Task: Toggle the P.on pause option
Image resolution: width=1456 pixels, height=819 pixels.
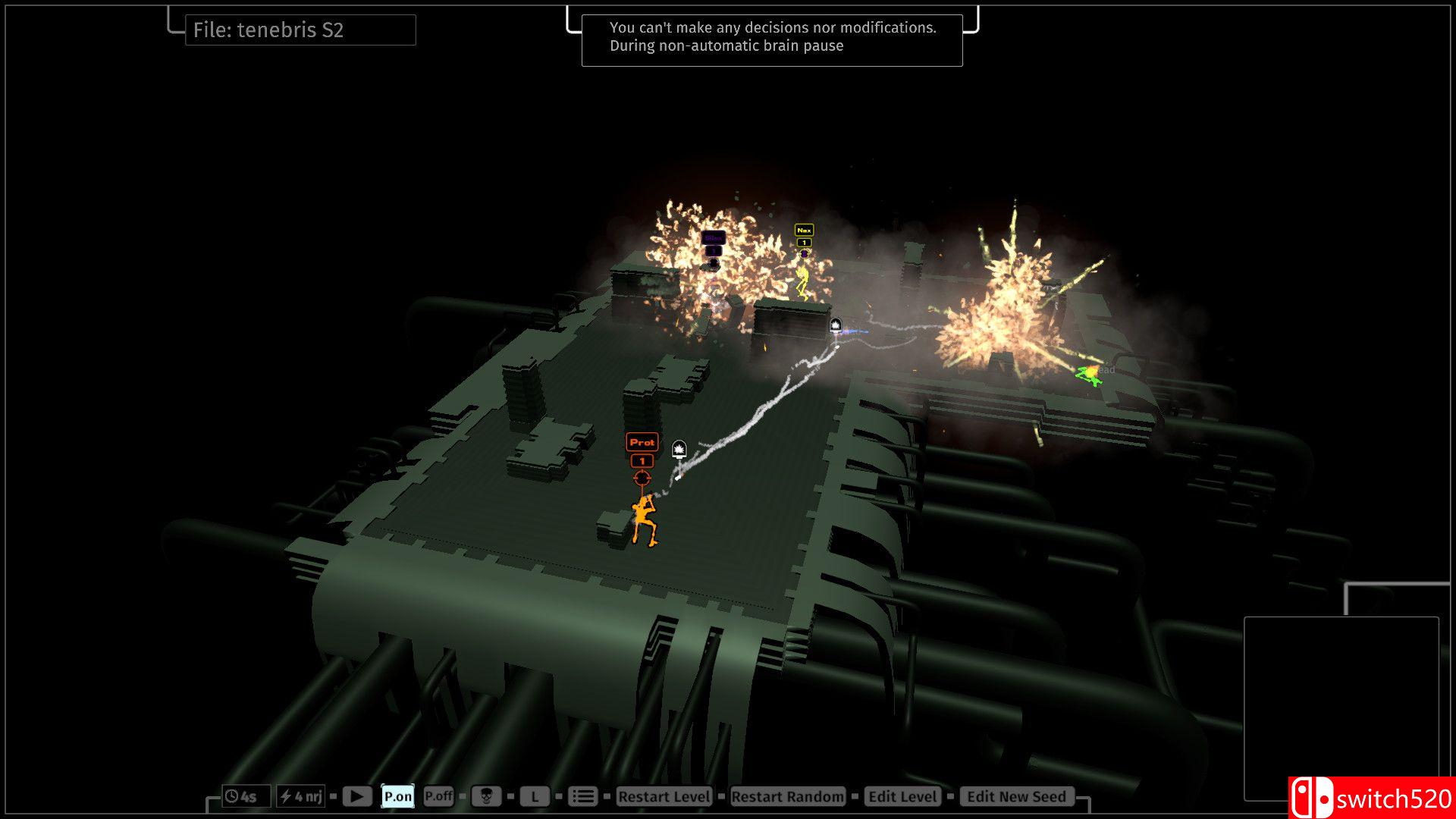Action: pyautogui.click(x=397, y=796)
